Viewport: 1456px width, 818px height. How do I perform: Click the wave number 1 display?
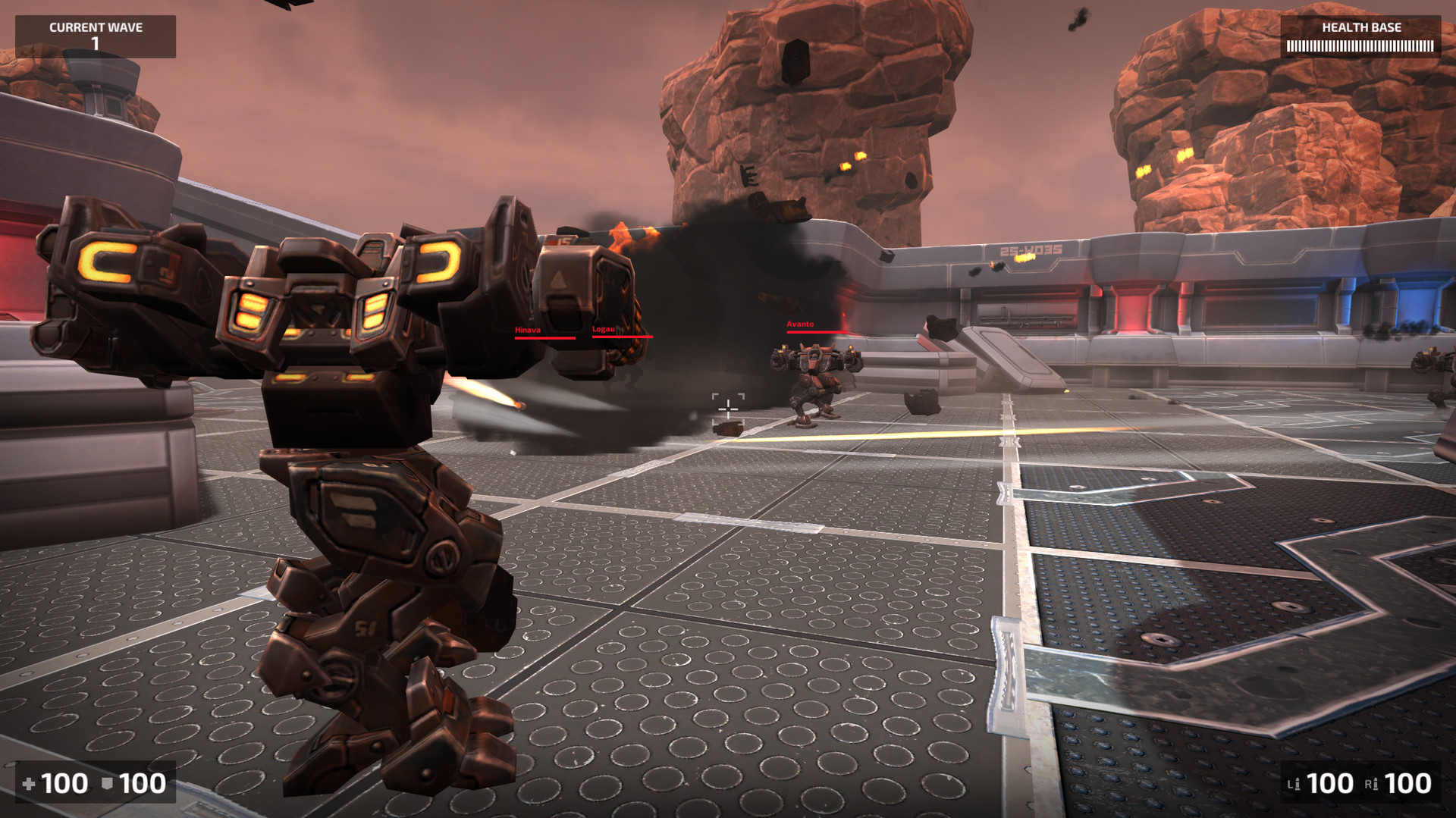coord(95,42)
